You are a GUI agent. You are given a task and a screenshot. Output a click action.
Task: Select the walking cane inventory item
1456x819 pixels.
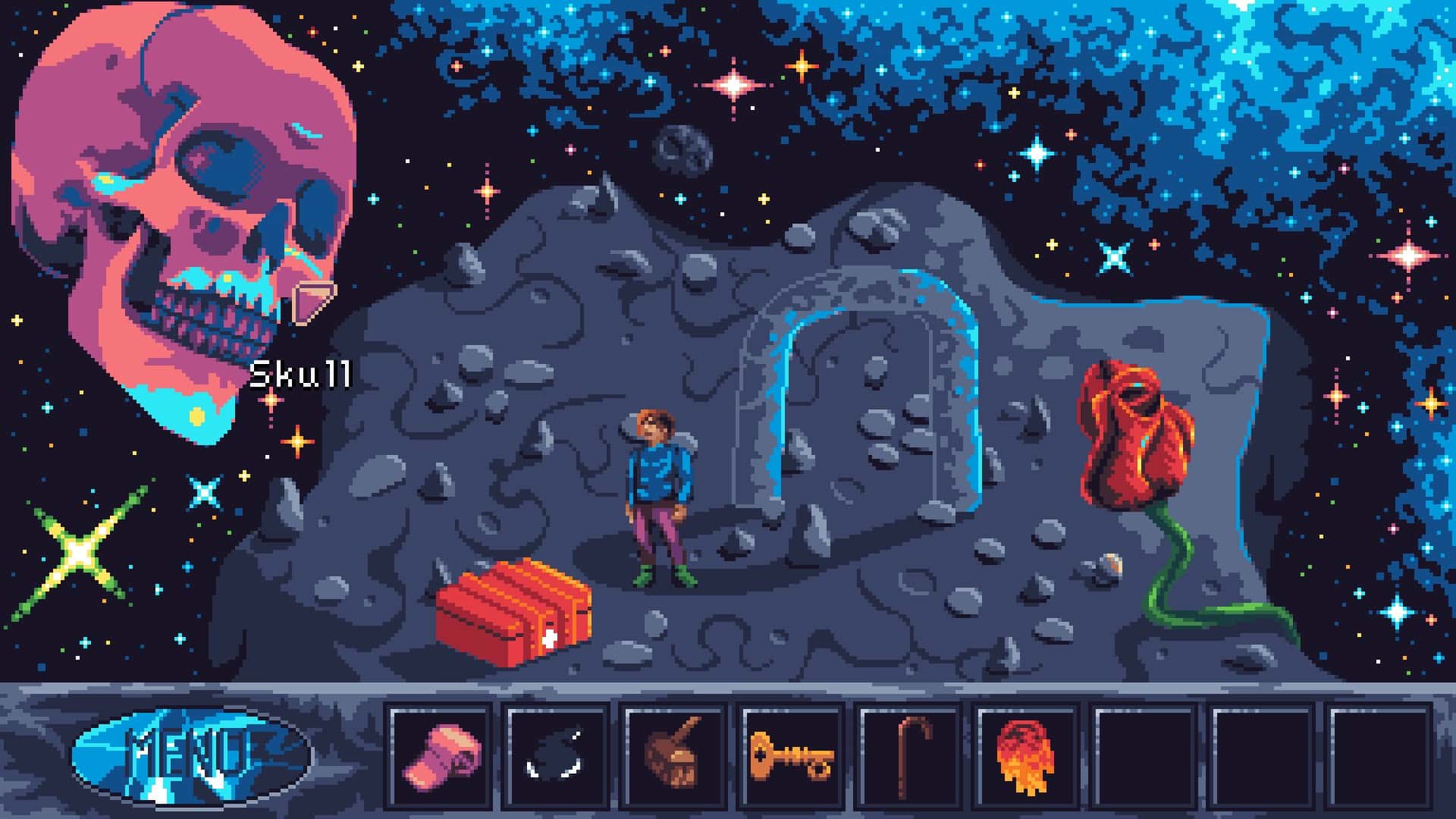[913, 758]
